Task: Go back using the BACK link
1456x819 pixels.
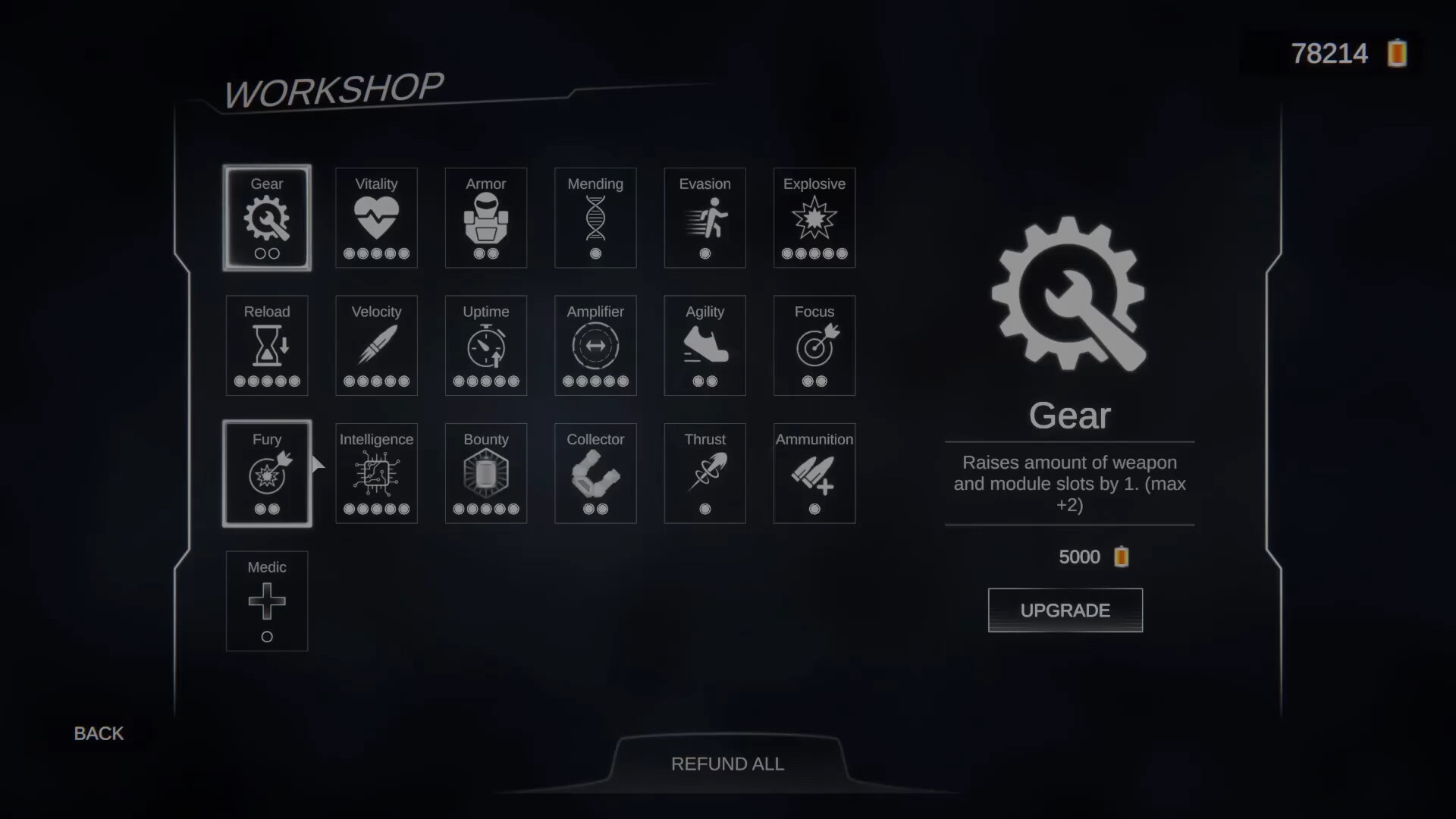Action: (x=97, y=733)
